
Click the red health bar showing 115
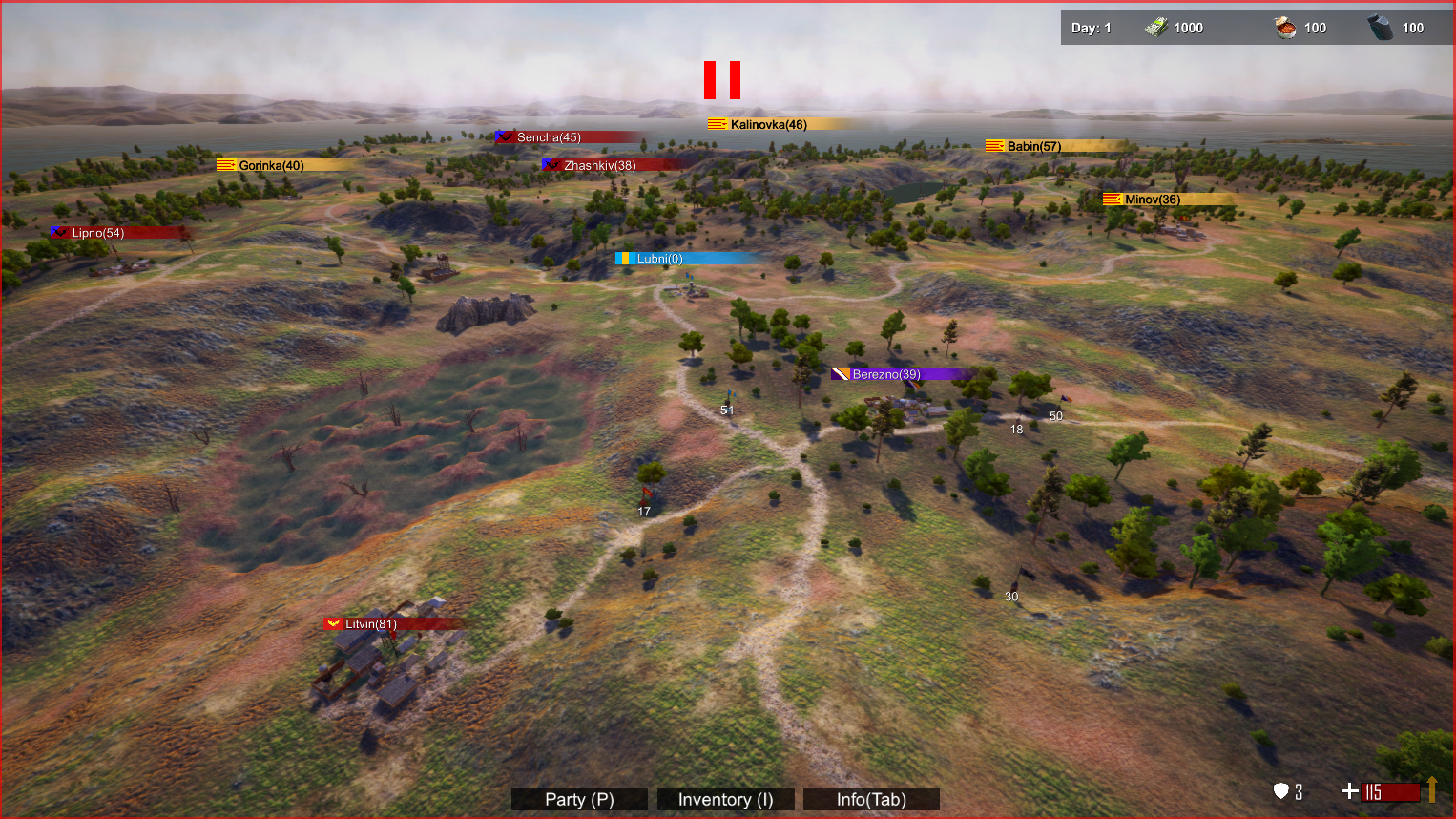click(1388, 791)
